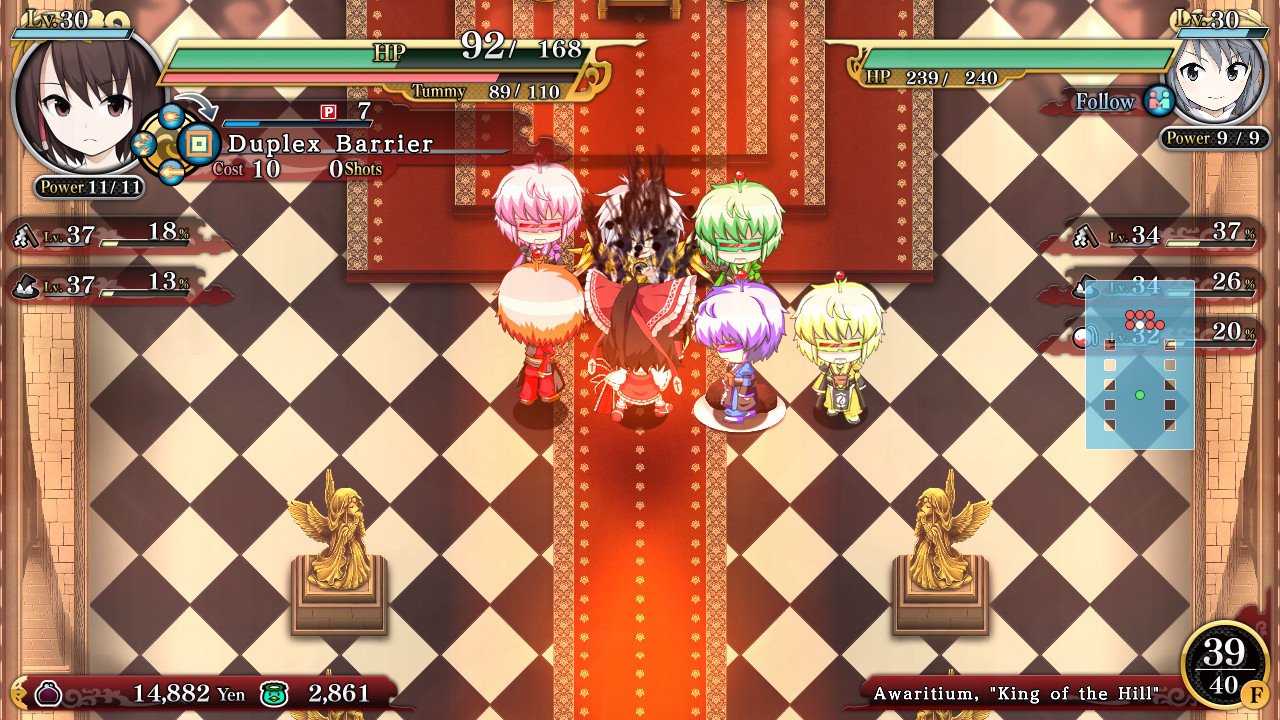Click the player character portrait
The width and height of the screenshot is (1280, 720).
(87, 102)
